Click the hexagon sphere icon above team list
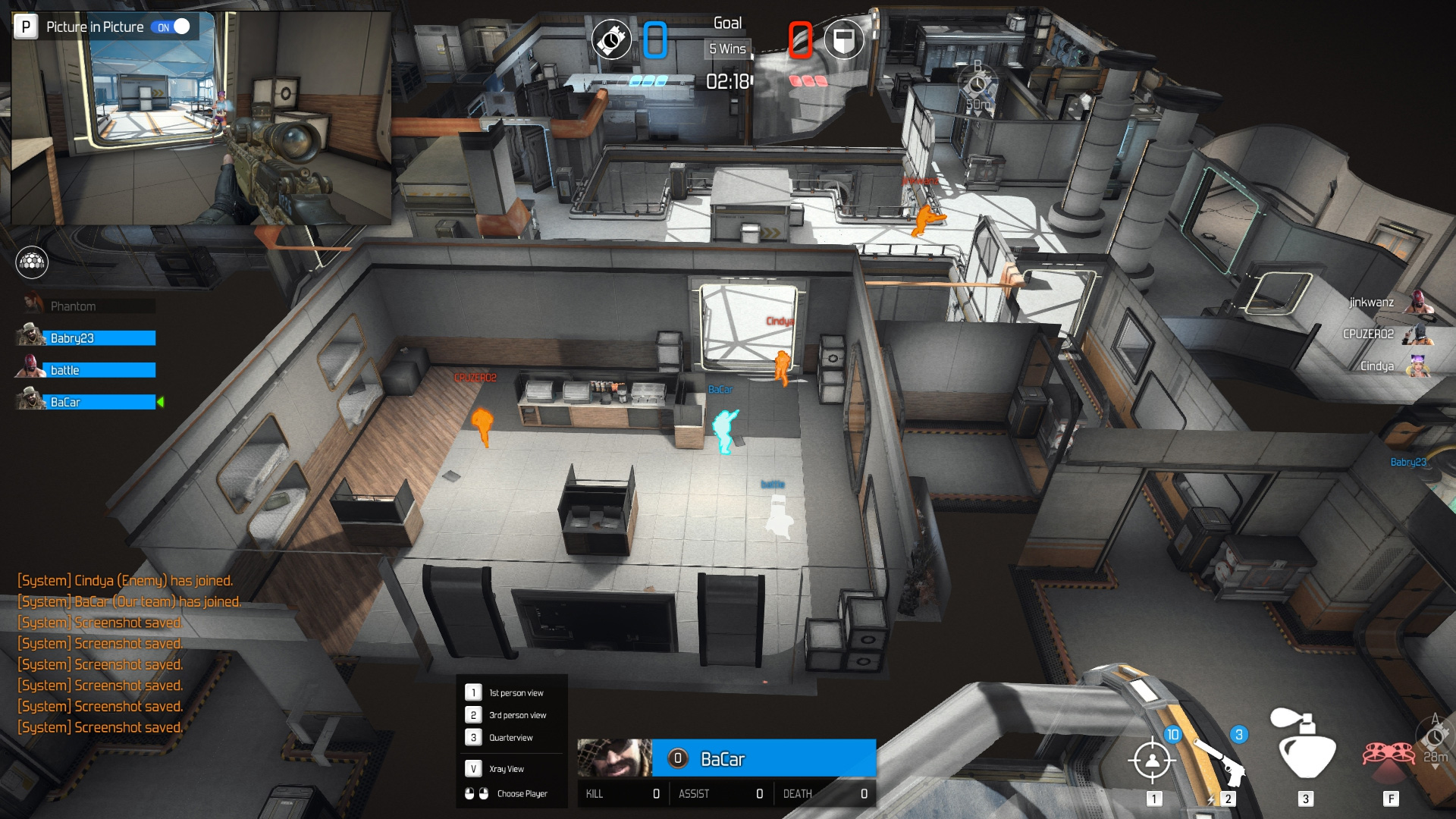 [32, 262]
